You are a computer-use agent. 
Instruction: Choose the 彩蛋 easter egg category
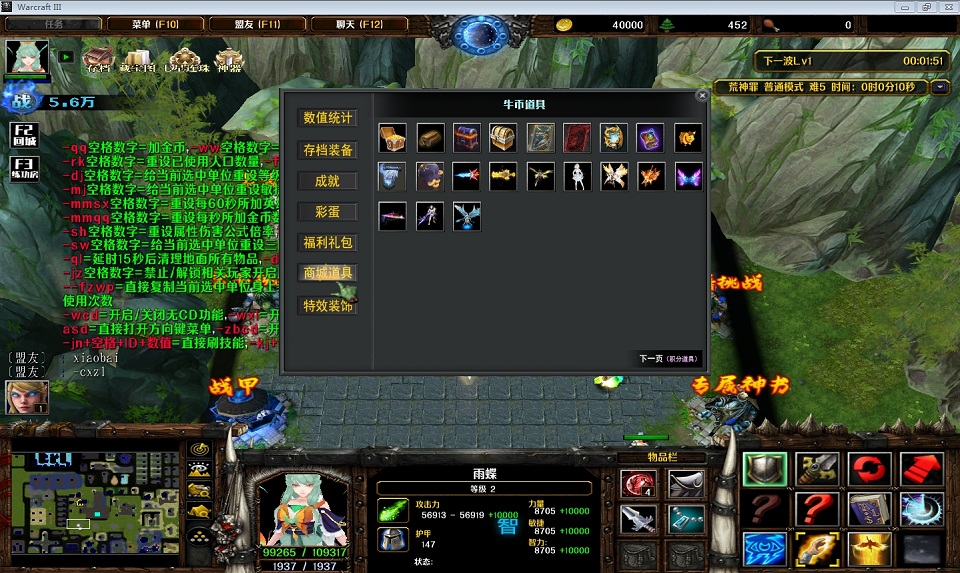(328, 212)
